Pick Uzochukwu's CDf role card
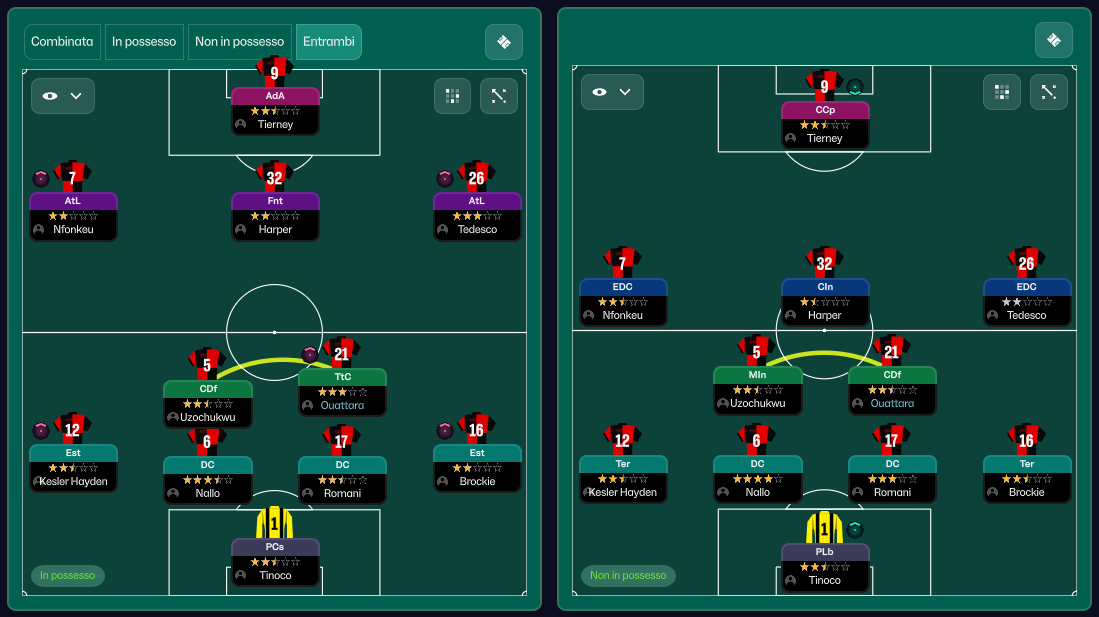The height and width of the screenshot is (617, 1099). pos(208,404)
